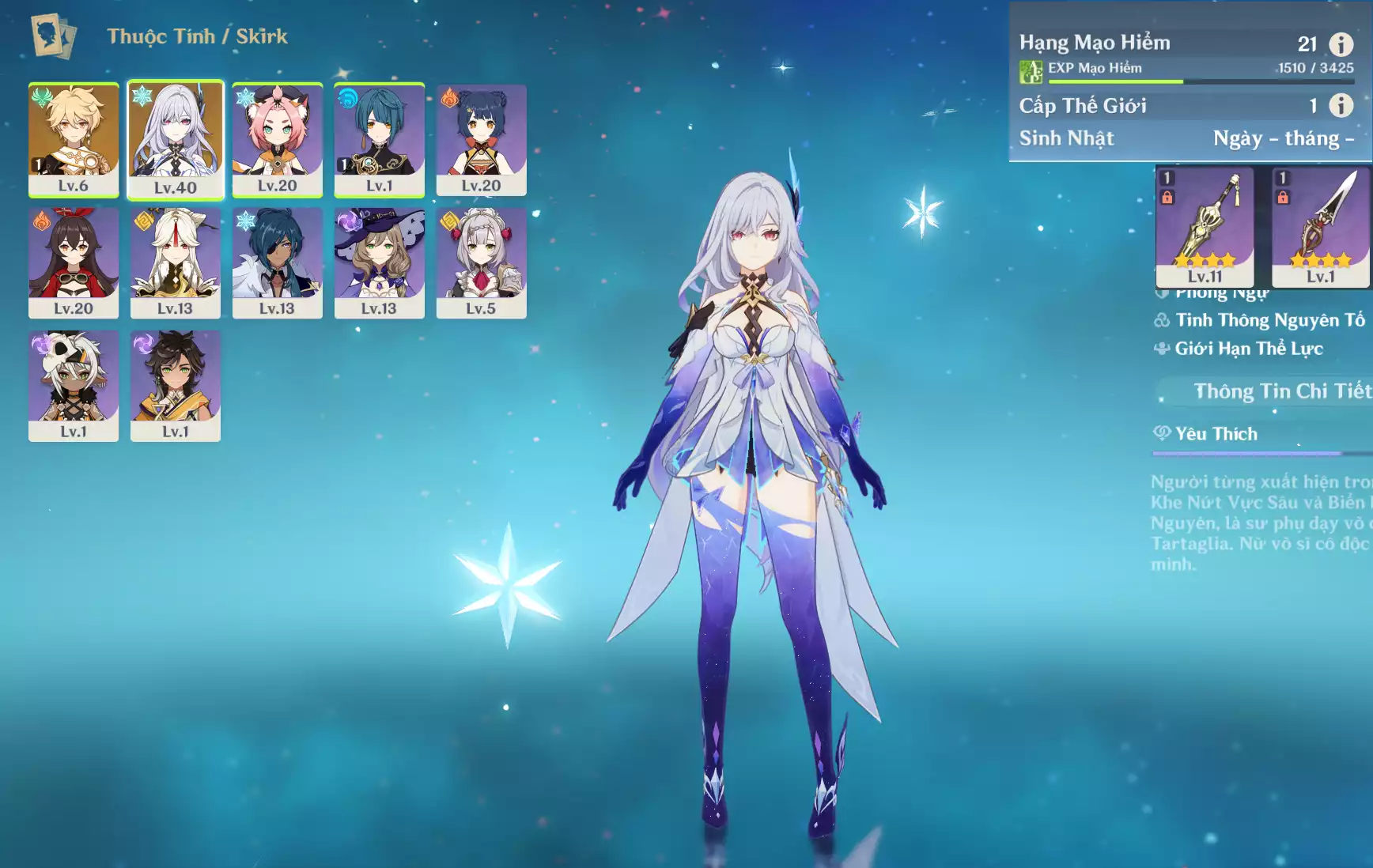Open the Adventure Rank info icon
This screenshot has height=868, width=1373.
tap(1341, 44)
